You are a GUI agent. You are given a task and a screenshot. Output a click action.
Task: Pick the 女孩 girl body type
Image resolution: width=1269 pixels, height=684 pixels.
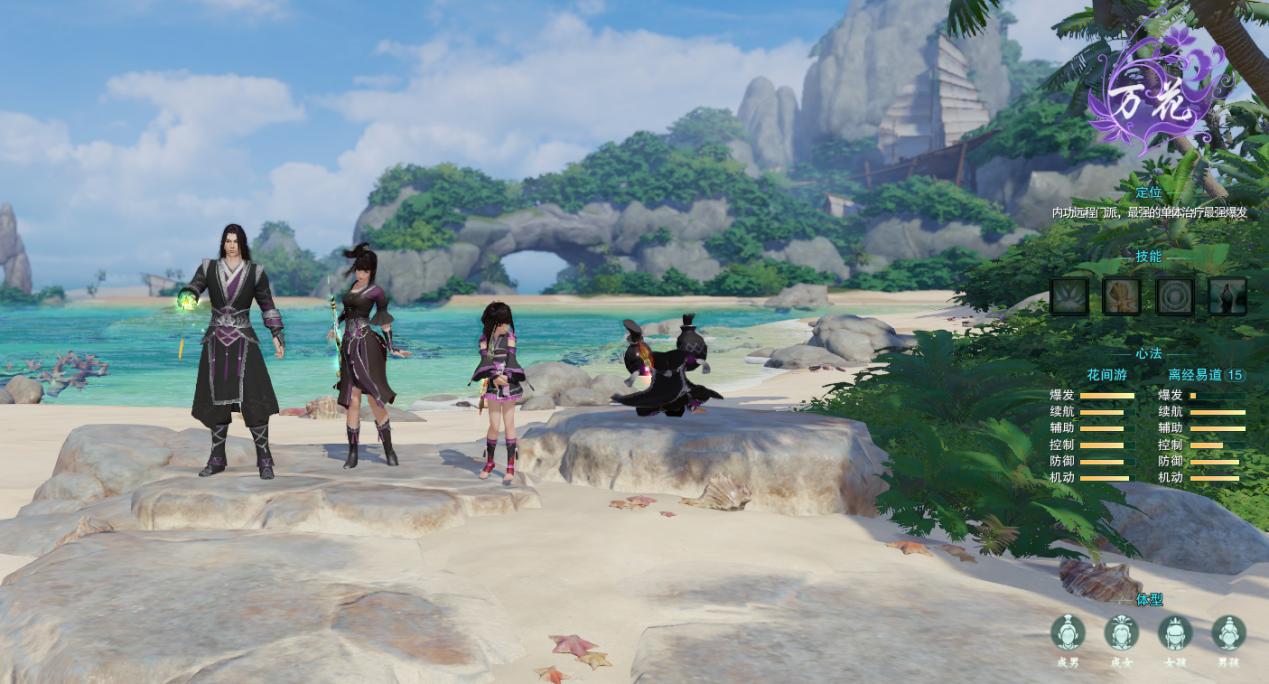[x=1175, y=633]
